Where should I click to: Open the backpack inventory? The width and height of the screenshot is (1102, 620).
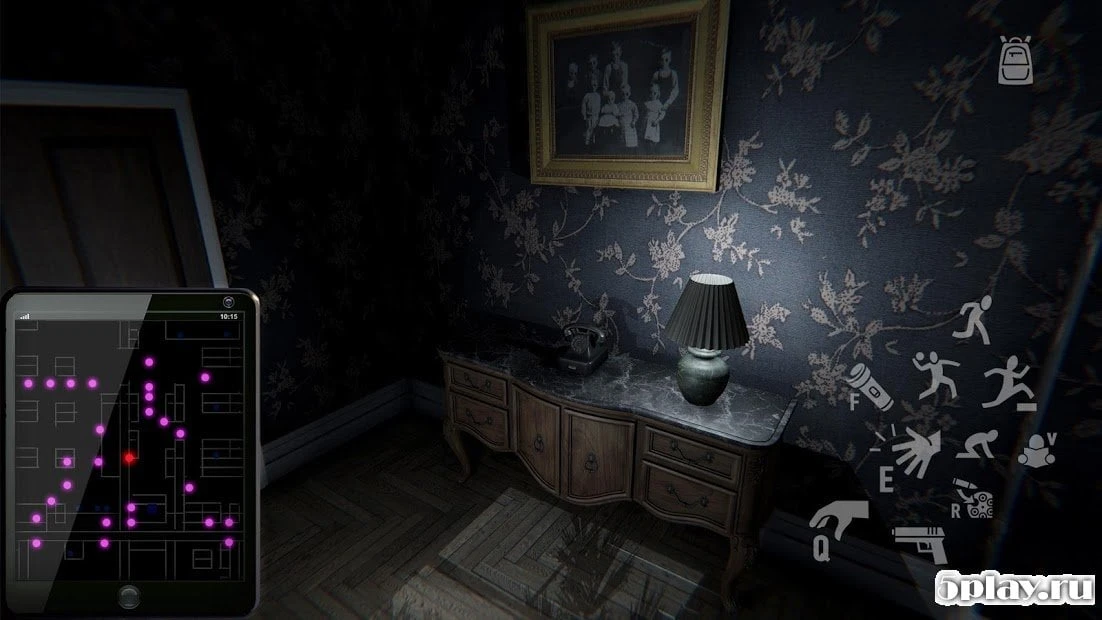(1014, 61)
